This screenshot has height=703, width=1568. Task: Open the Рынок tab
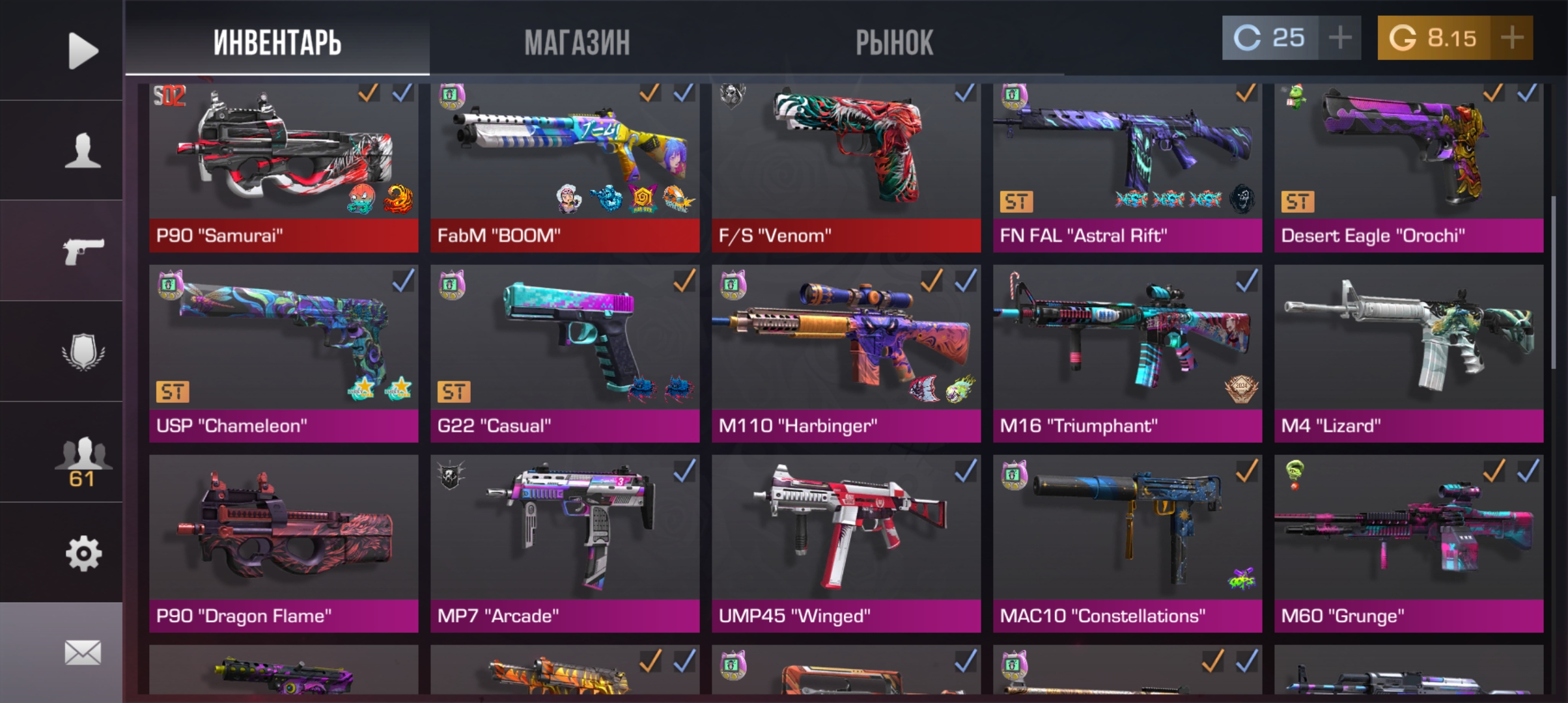tap(894, 42)
